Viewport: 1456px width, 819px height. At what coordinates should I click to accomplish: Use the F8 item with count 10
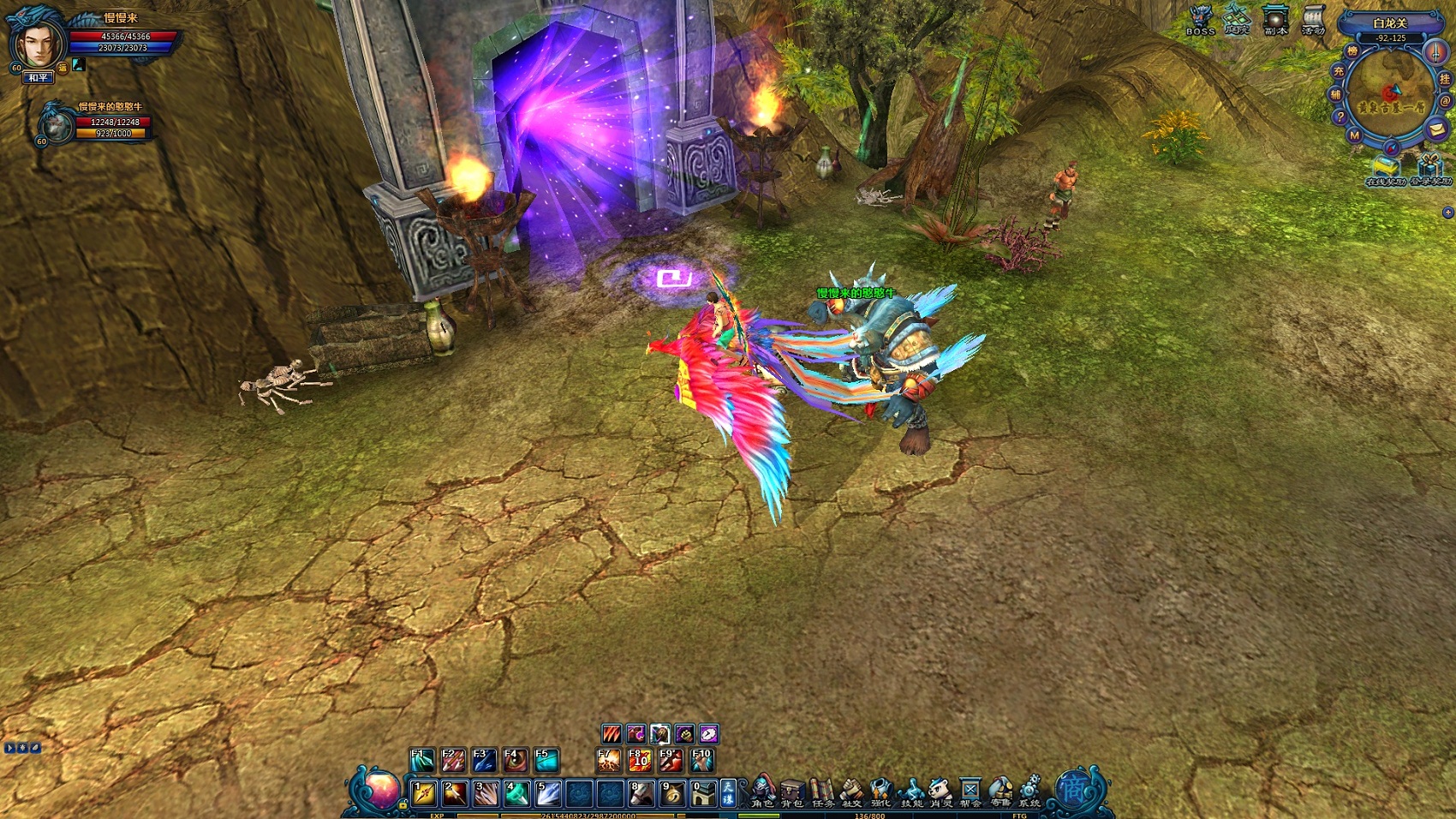[640, 760]
